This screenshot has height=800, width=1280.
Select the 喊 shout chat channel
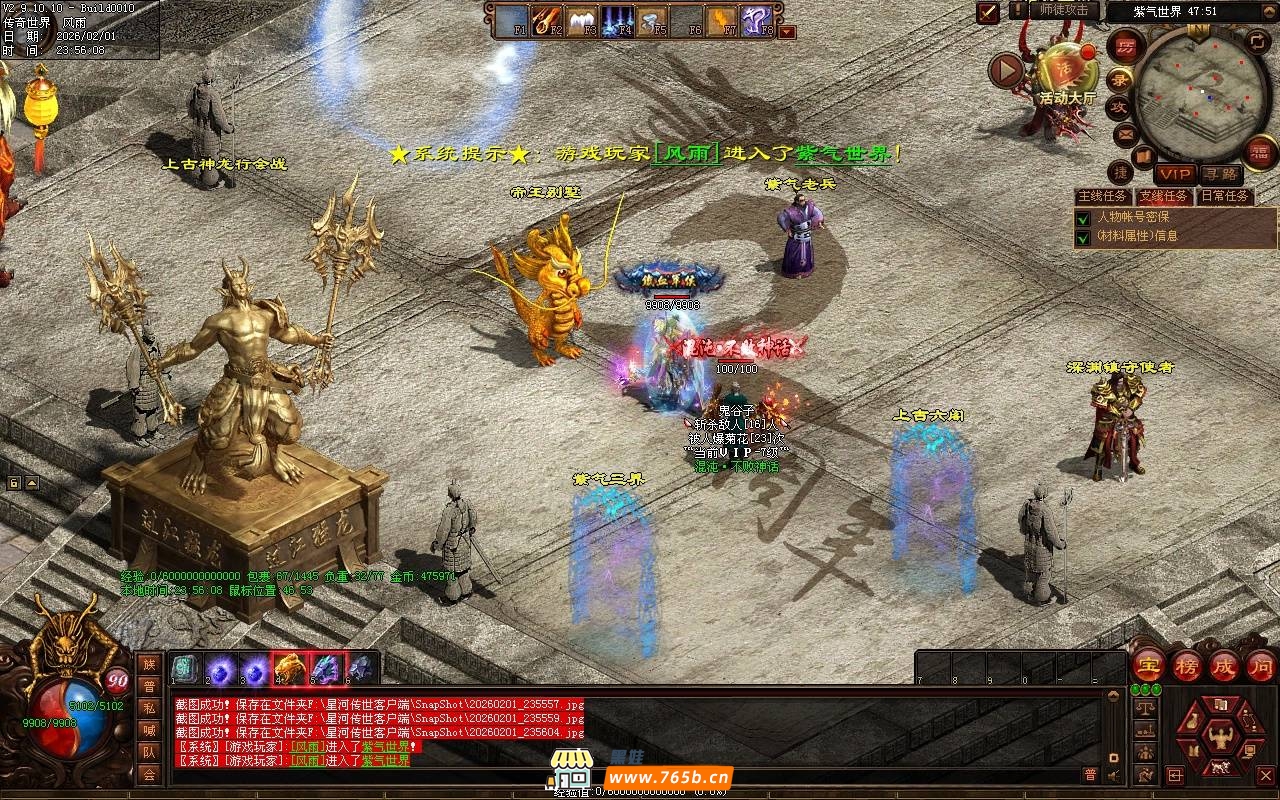coord(149,730)
